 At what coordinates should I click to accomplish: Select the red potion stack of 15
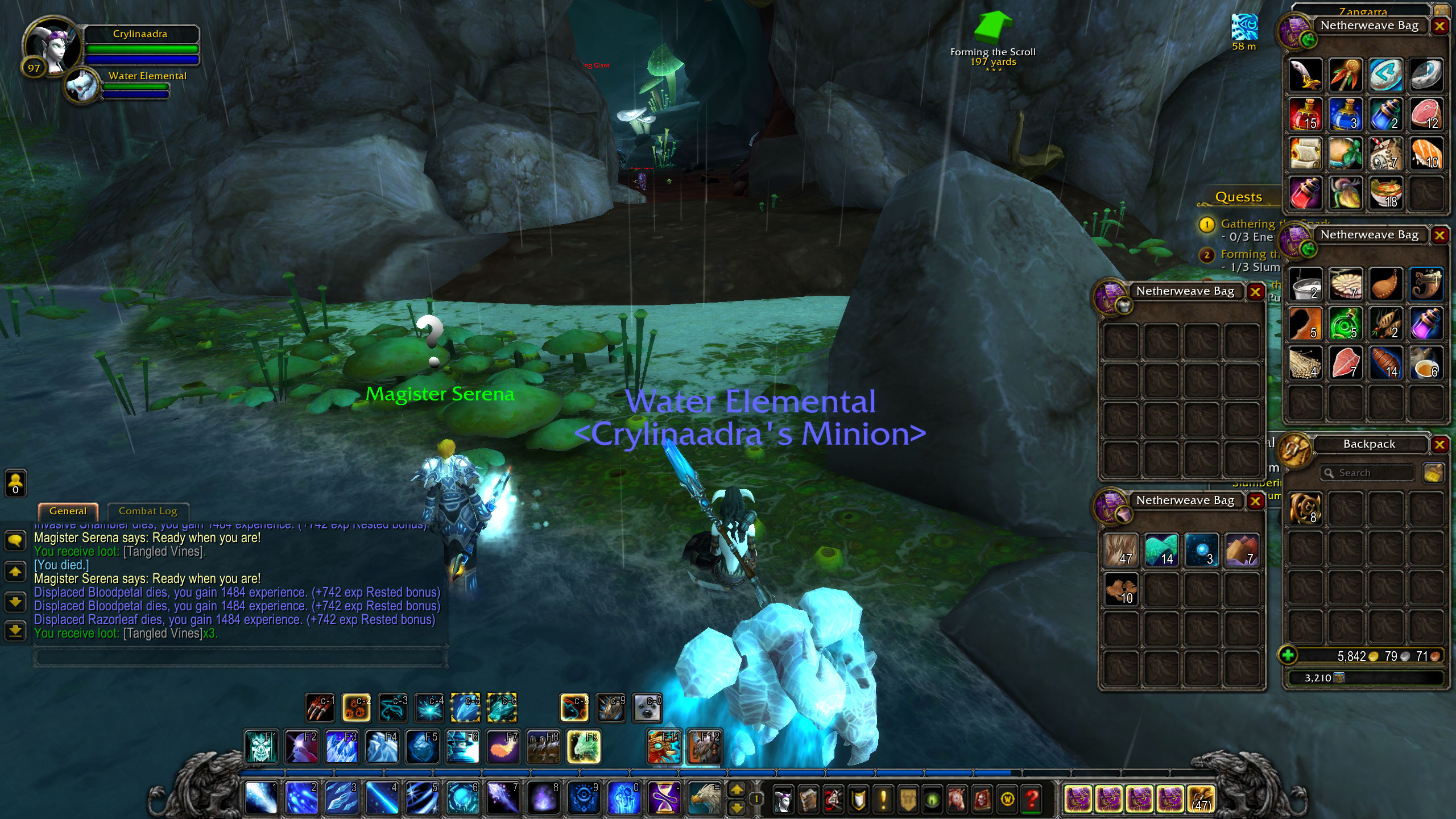[x=1305, y=114]
